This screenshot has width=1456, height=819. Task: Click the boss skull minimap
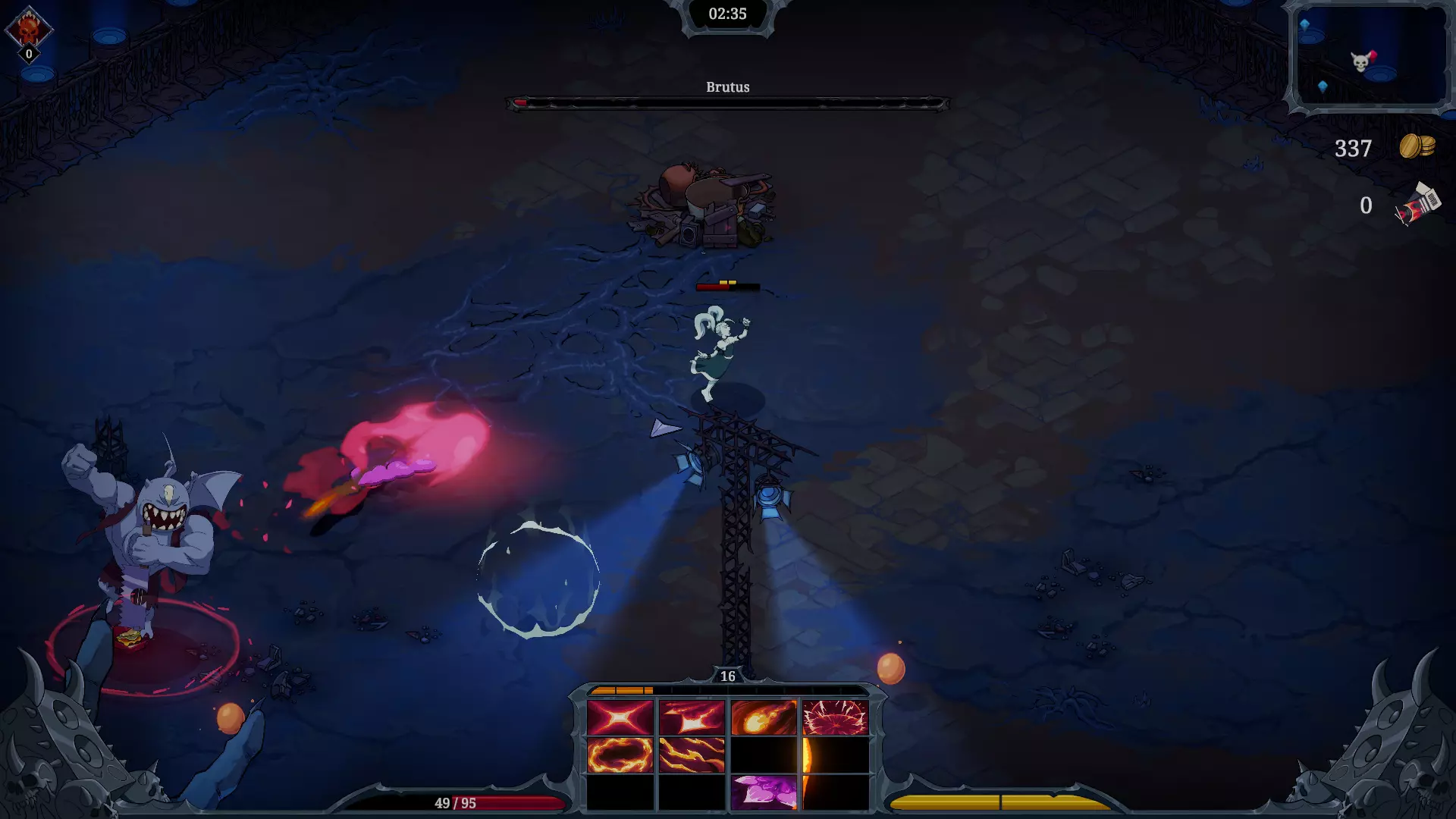point(1370,58)
